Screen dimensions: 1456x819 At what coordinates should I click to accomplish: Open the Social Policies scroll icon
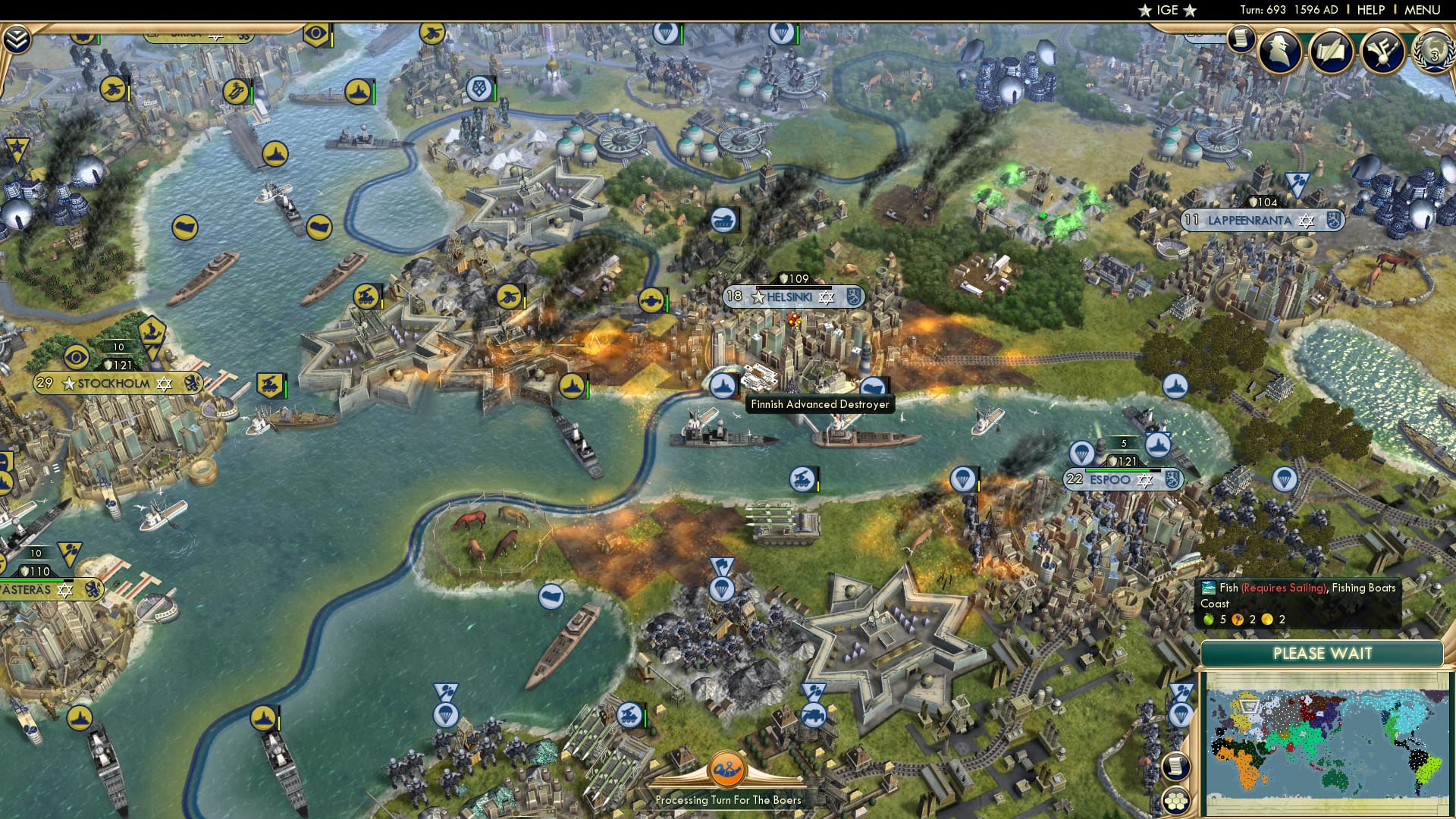(1332, 53)
